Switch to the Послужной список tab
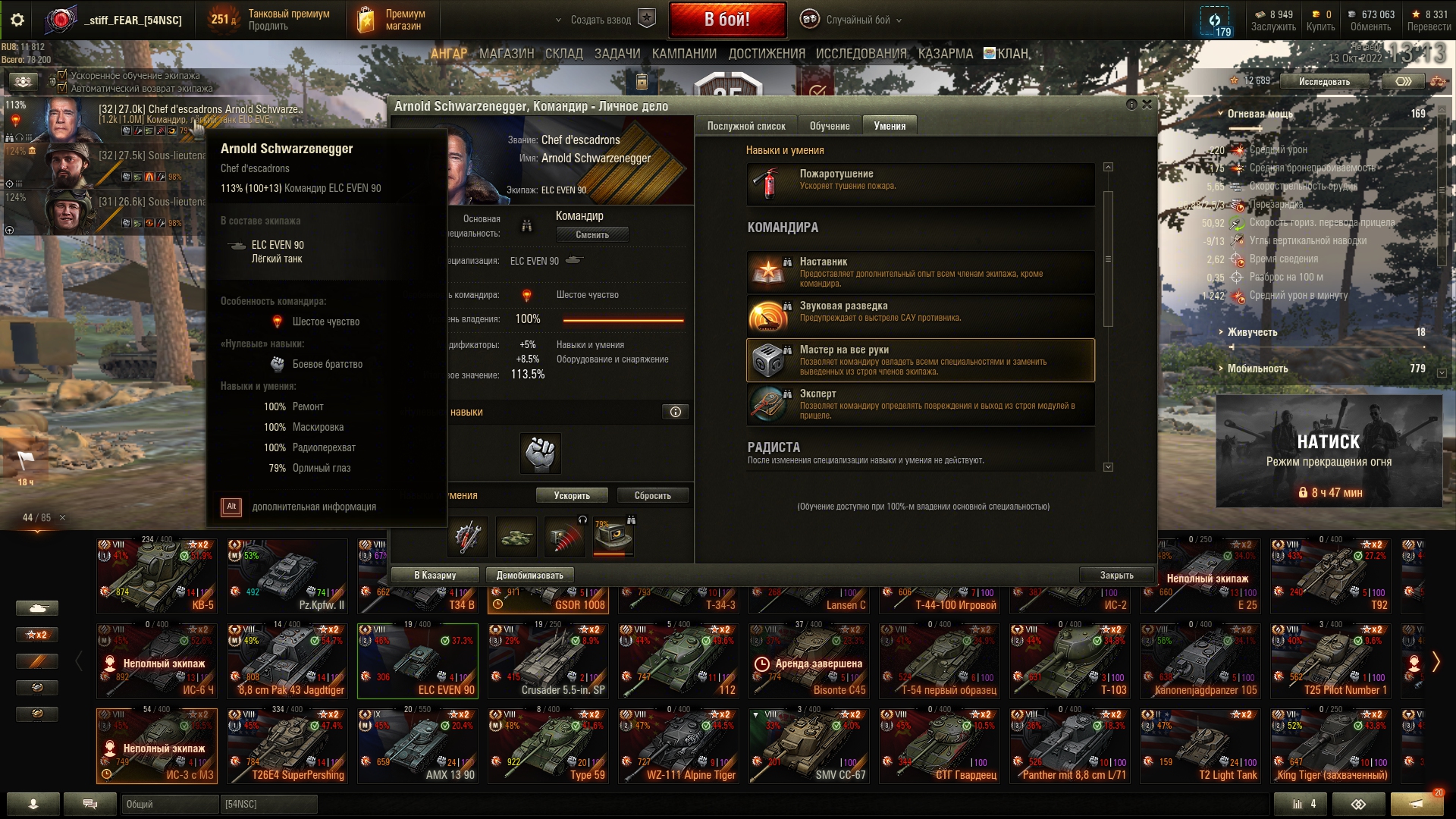This screenshot has width=1456, height=819. [745, 126]
